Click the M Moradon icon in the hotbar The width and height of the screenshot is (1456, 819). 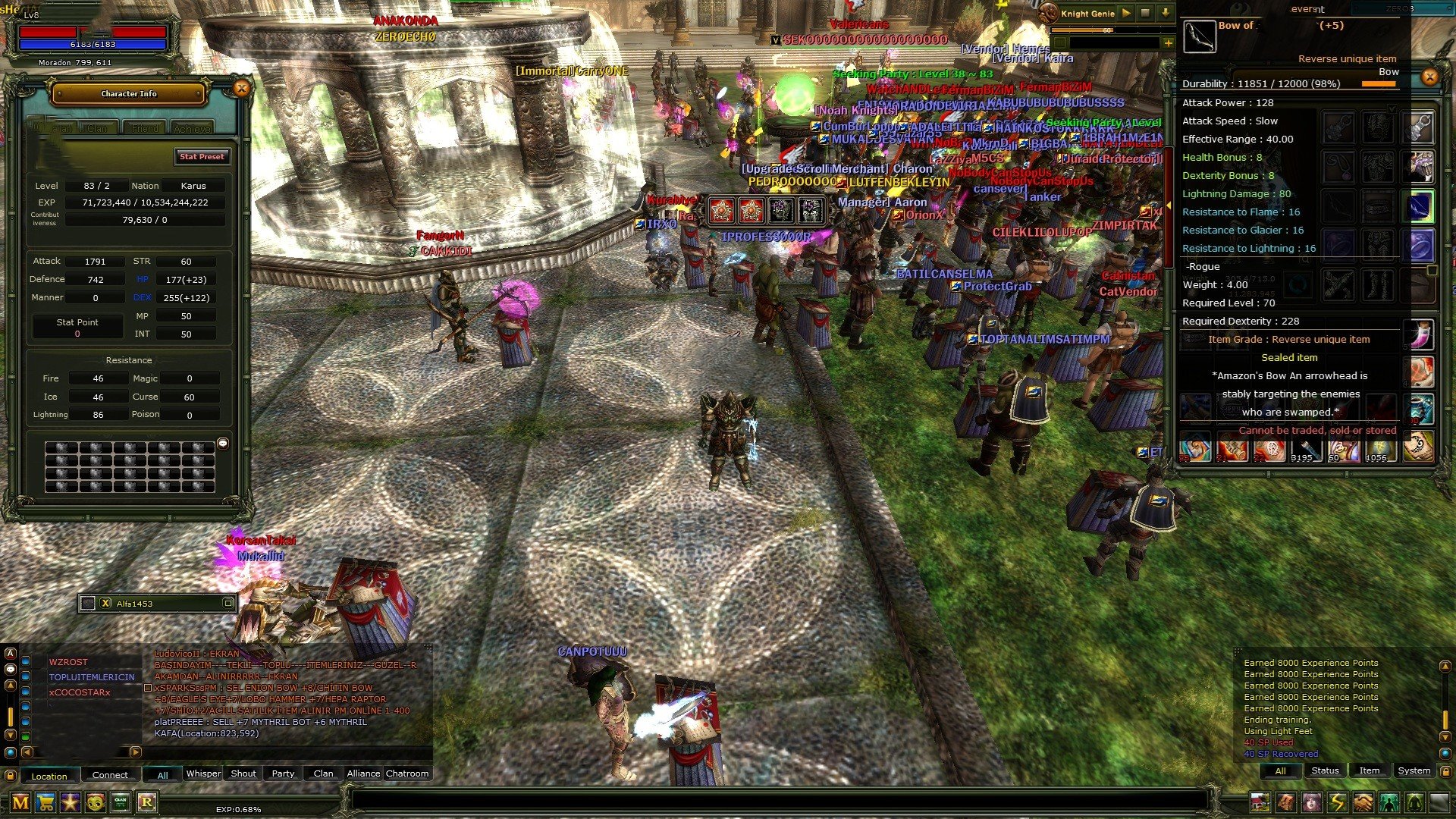click(x=20, y=802)
